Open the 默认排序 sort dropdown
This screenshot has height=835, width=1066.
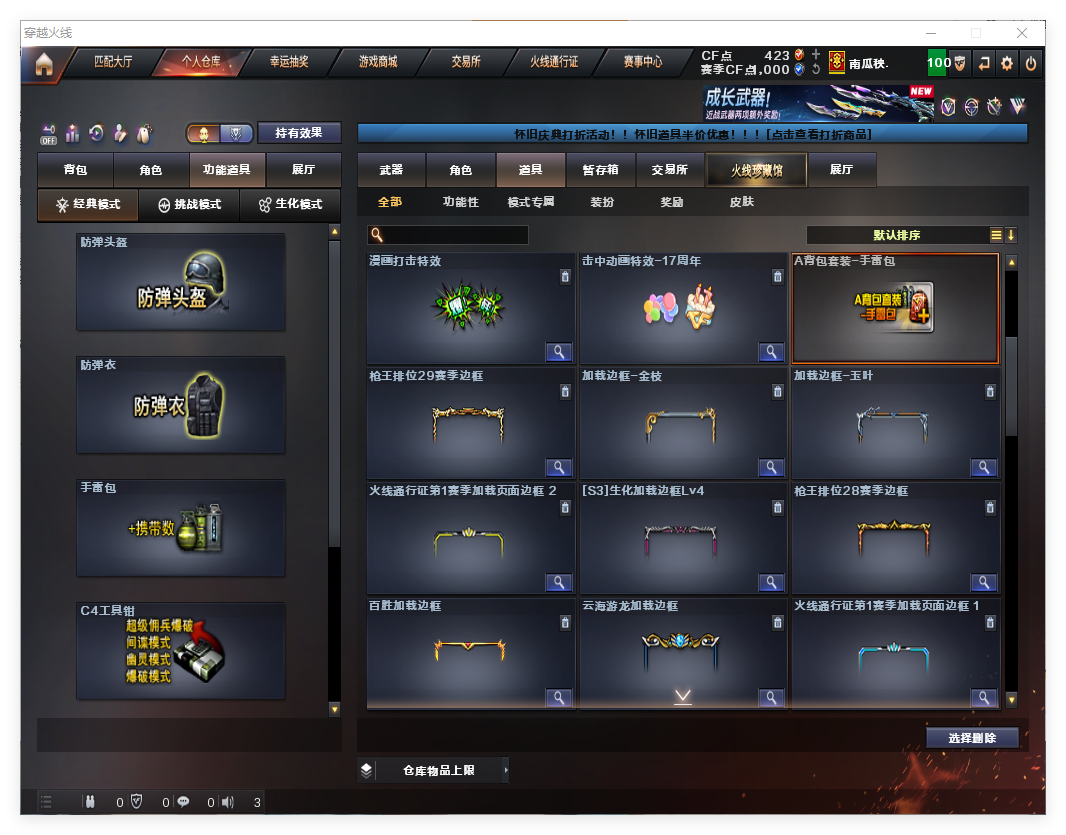coord(897,236)
